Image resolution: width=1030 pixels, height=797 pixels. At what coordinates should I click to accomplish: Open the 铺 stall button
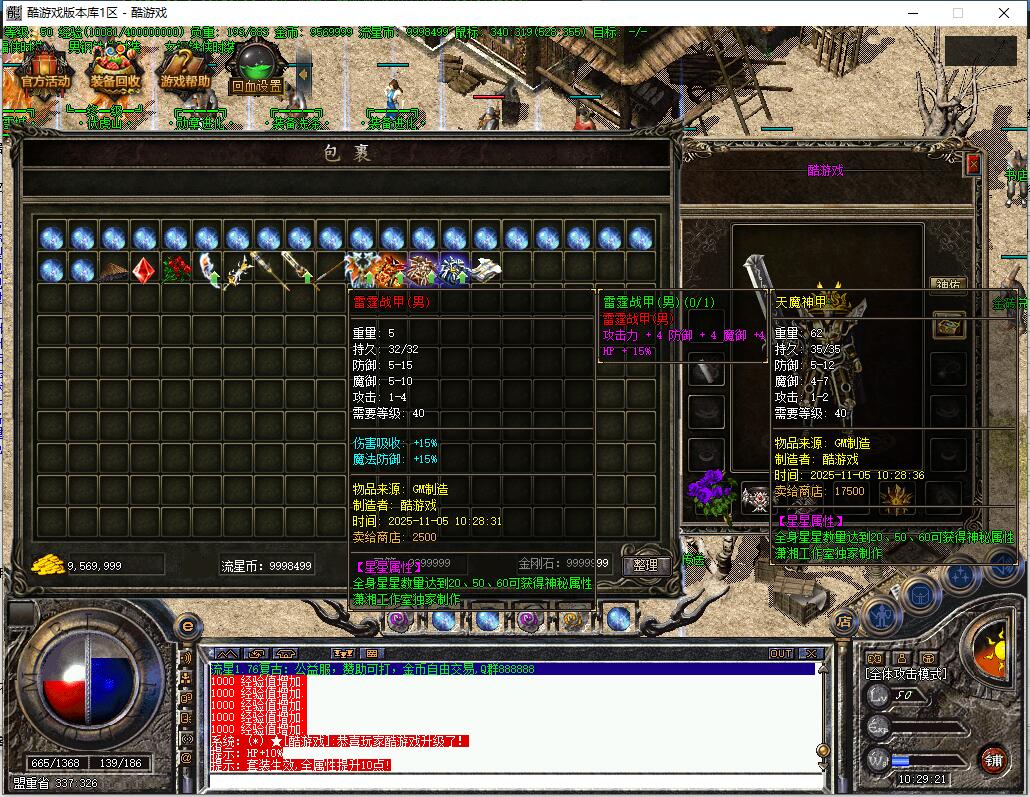pos(991,758)
